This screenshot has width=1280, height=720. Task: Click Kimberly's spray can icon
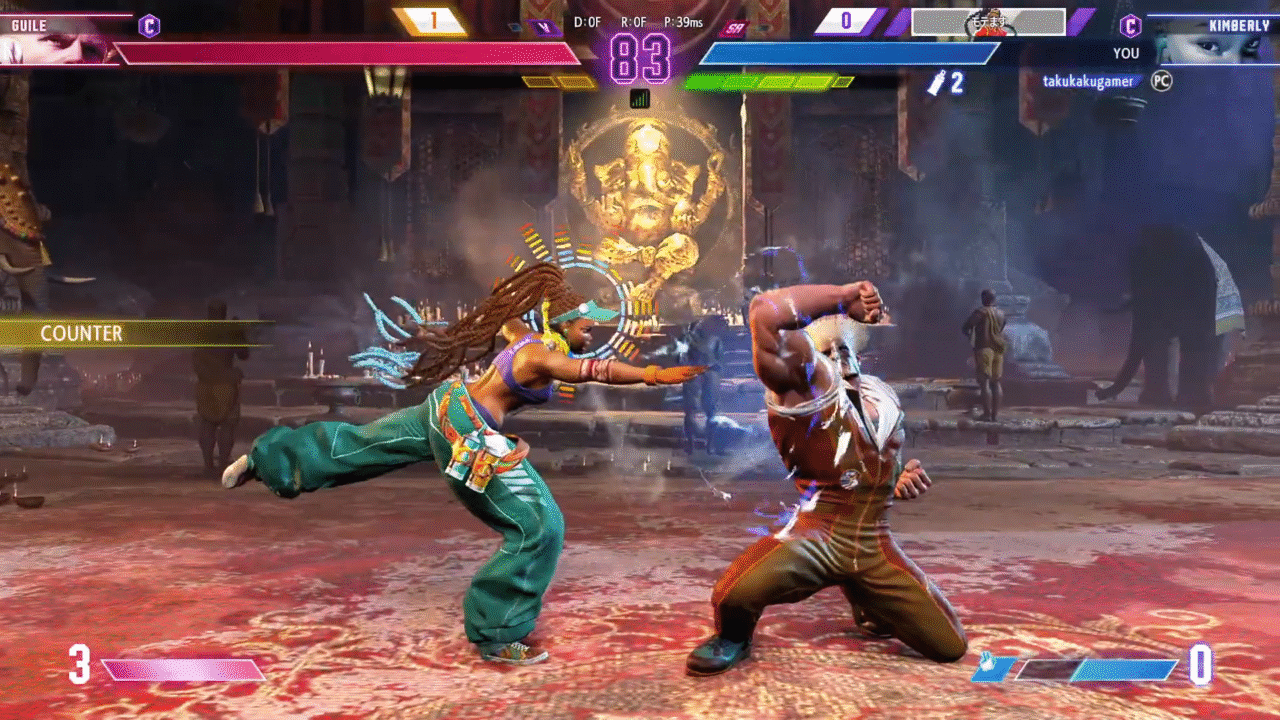936,83
